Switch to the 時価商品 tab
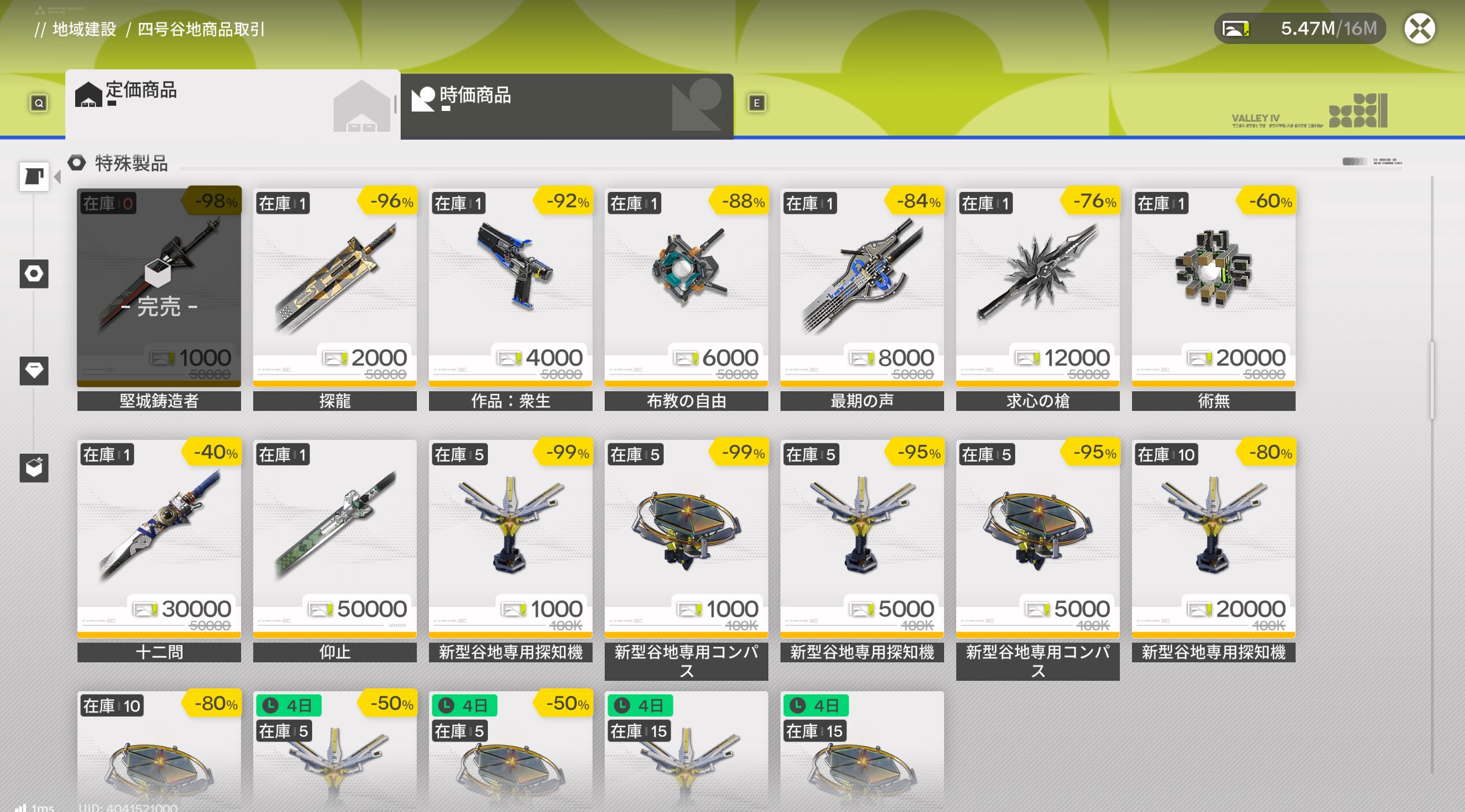Viewport: 1465px width, 812px height. [x=567, y=105]
